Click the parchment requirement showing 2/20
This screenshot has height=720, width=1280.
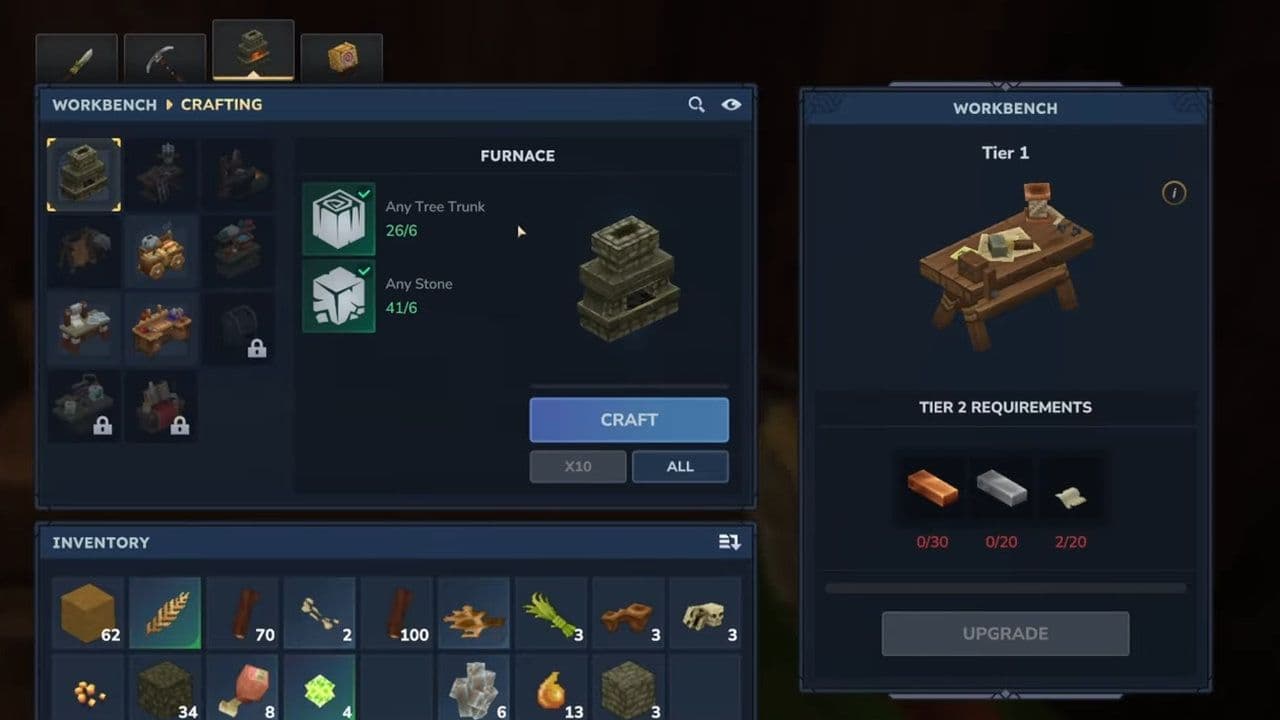(x=1071, y=488)
